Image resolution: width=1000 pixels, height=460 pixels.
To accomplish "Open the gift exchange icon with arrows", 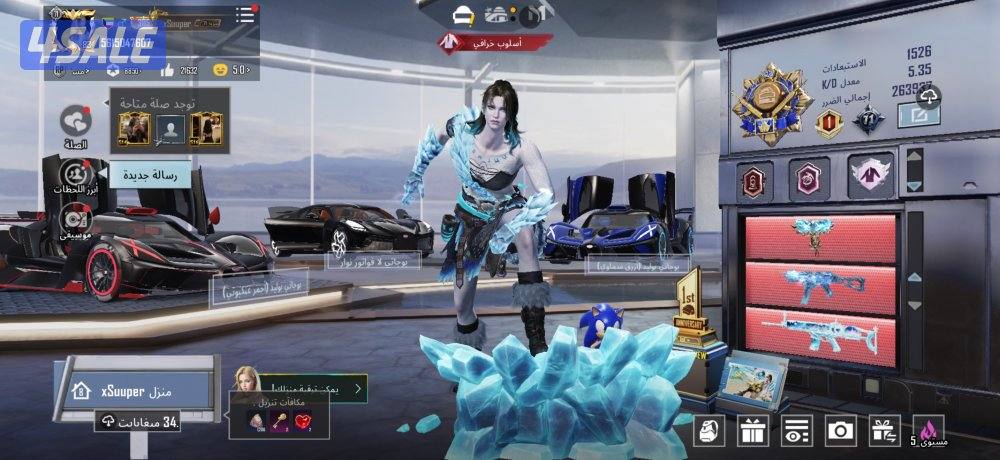I will pos(884,430).
